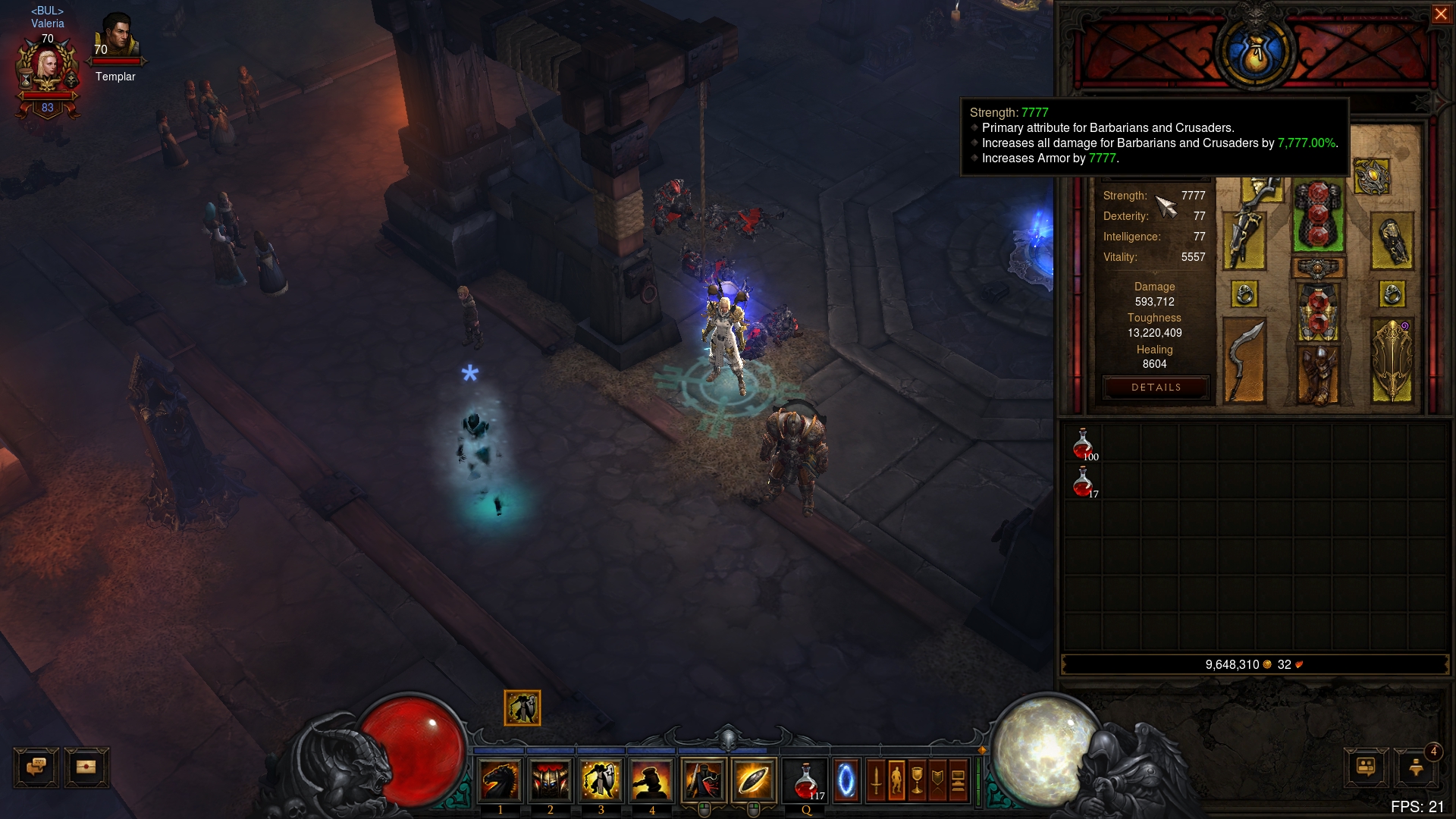
Task: Use the glowing shield right-mouse skill
Action: (753, 780)
